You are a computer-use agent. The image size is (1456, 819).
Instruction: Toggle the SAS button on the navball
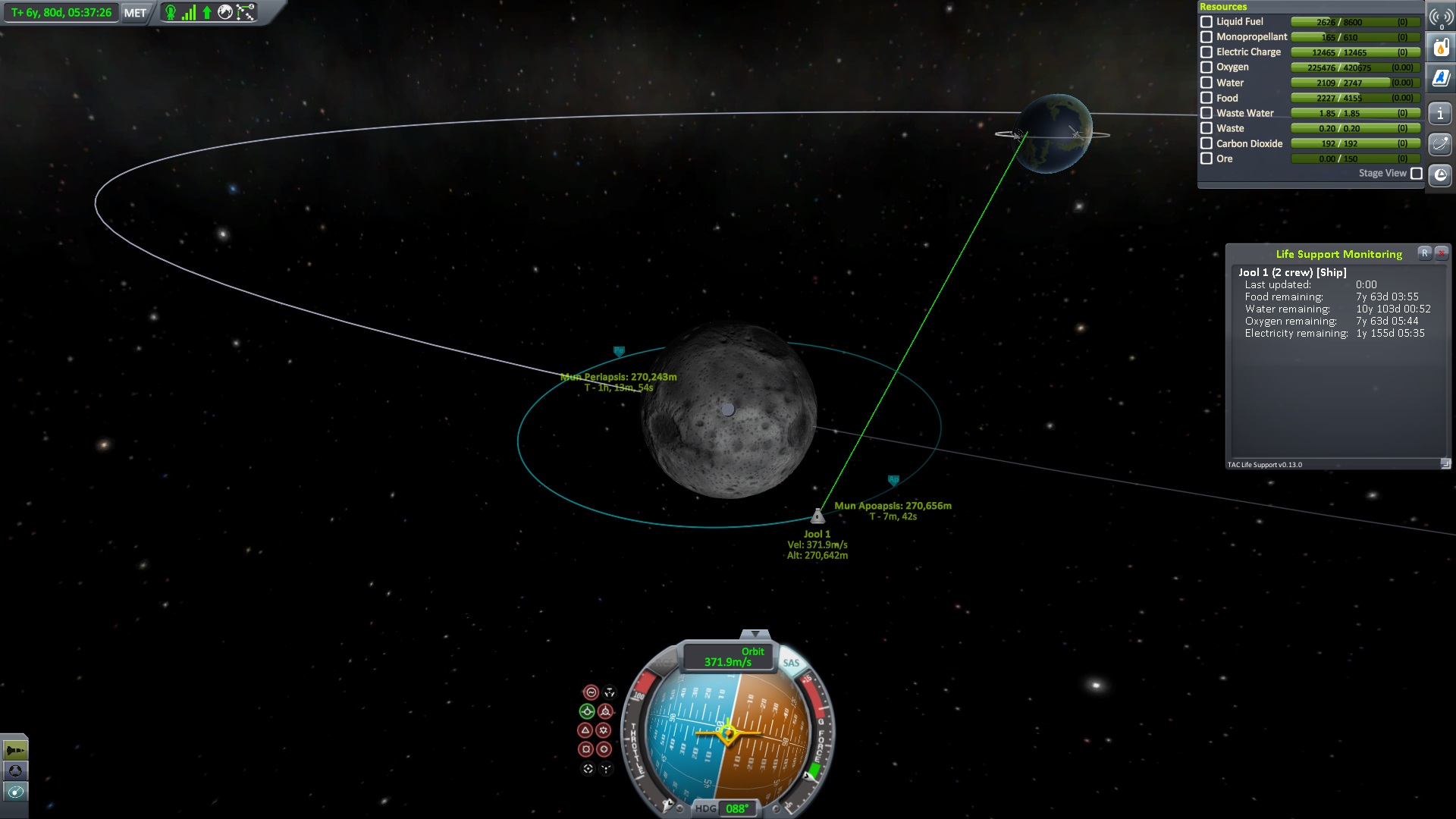tap(791, 663)
